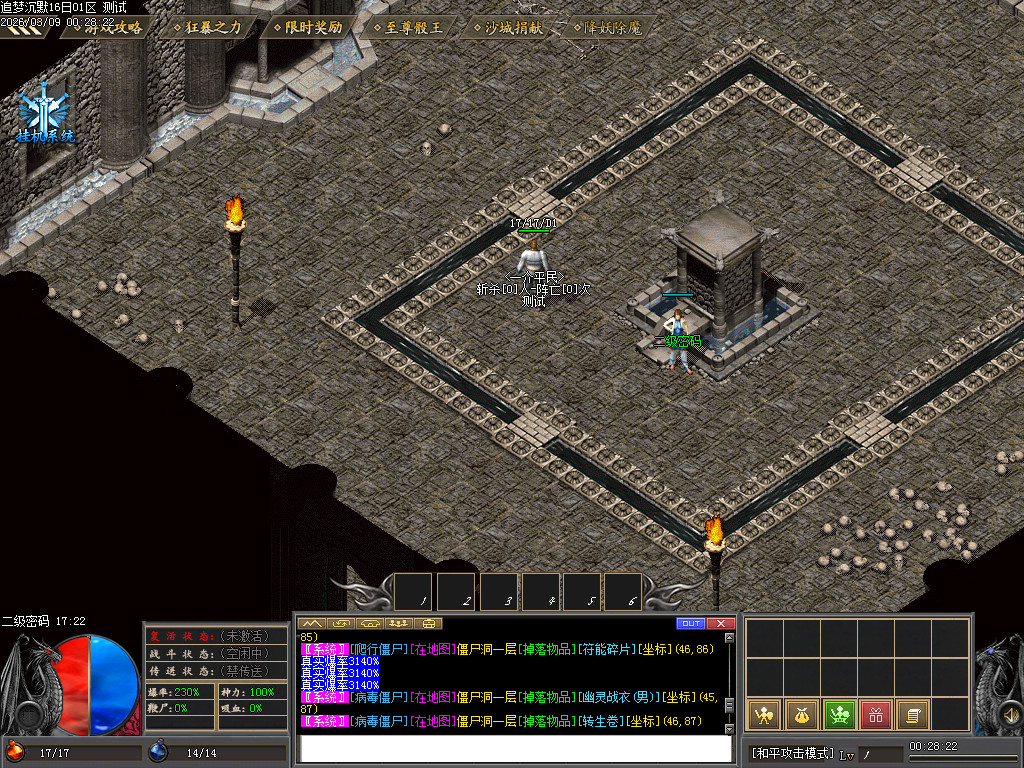Select the 限时奖励 timed rewards button
This screenshot has width=1024, height=768.
tap(307, 27)
